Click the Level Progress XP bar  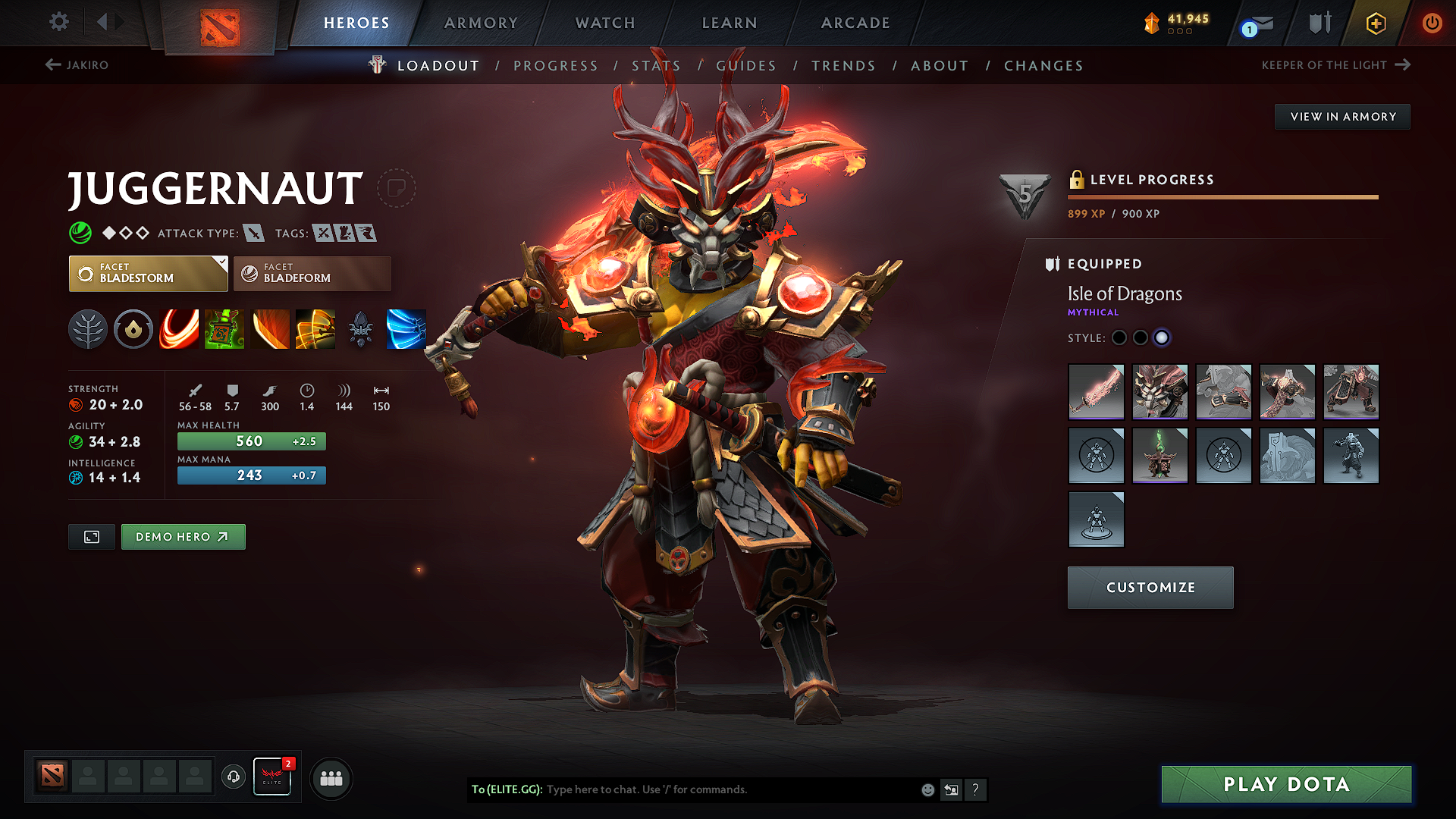1222,197
